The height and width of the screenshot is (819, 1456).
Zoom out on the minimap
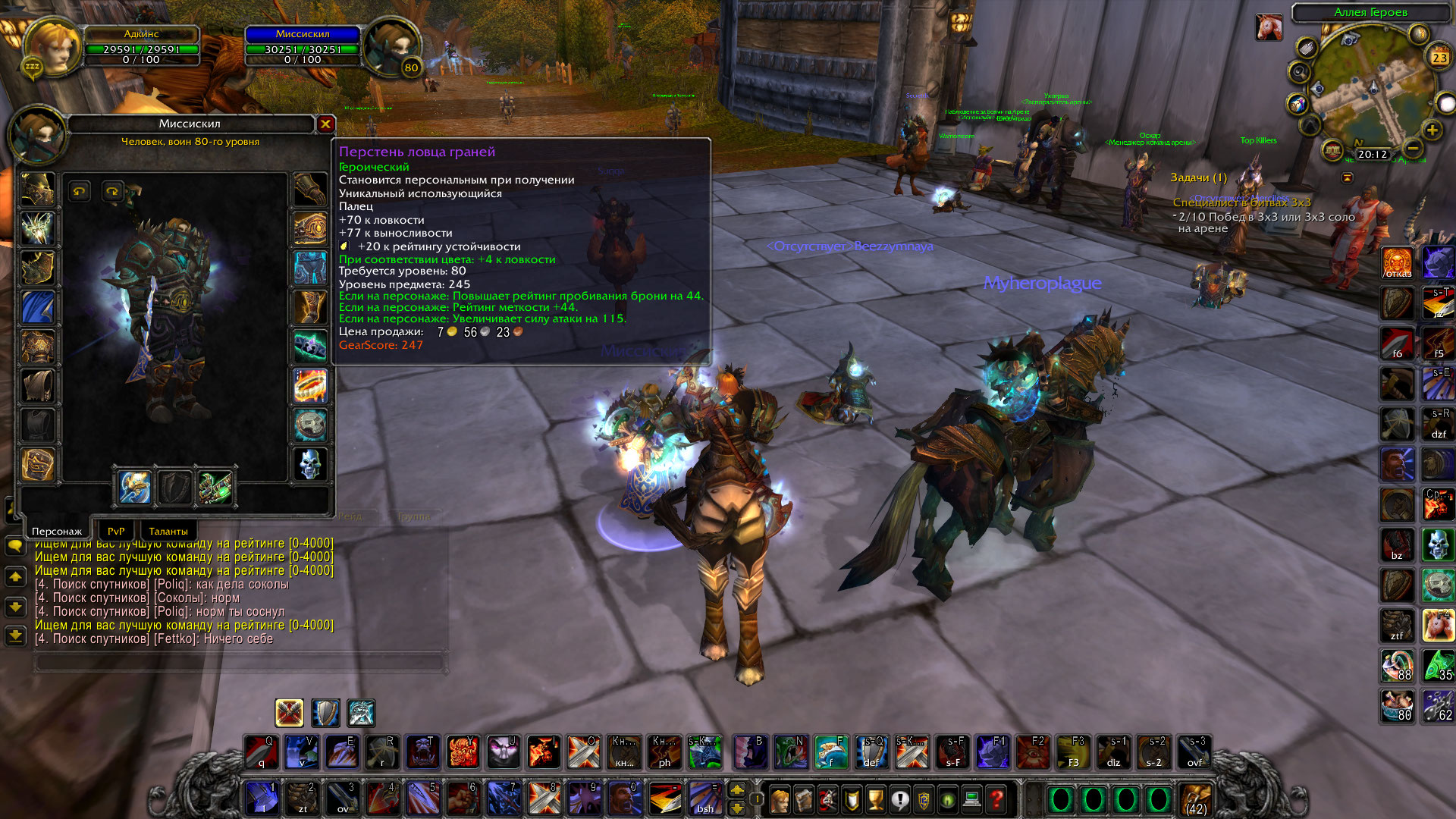pos(1412,148)
